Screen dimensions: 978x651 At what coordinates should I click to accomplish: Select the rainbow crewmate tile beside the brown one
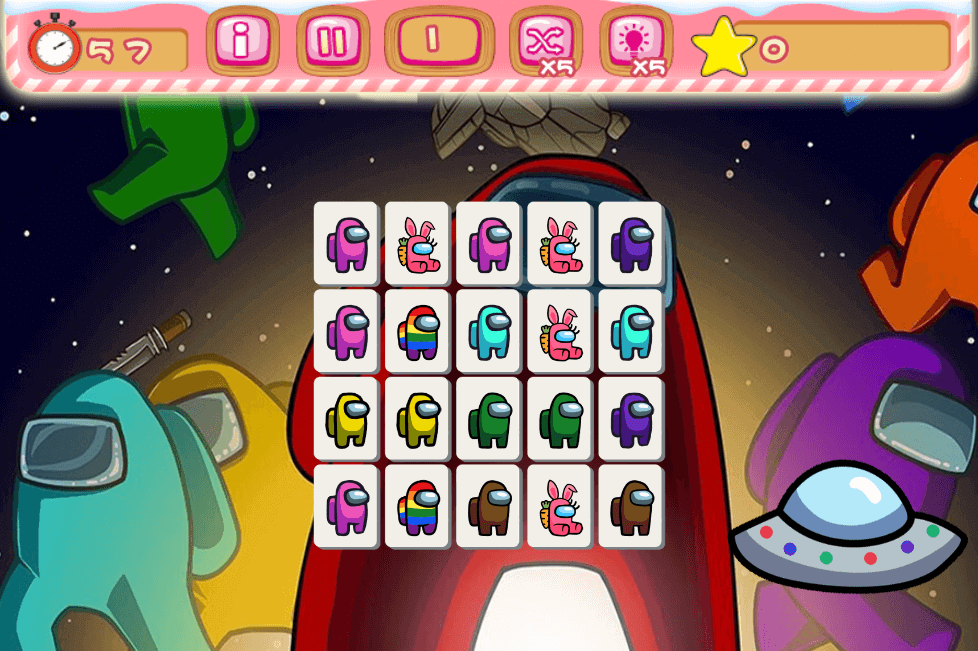point(417,506)
